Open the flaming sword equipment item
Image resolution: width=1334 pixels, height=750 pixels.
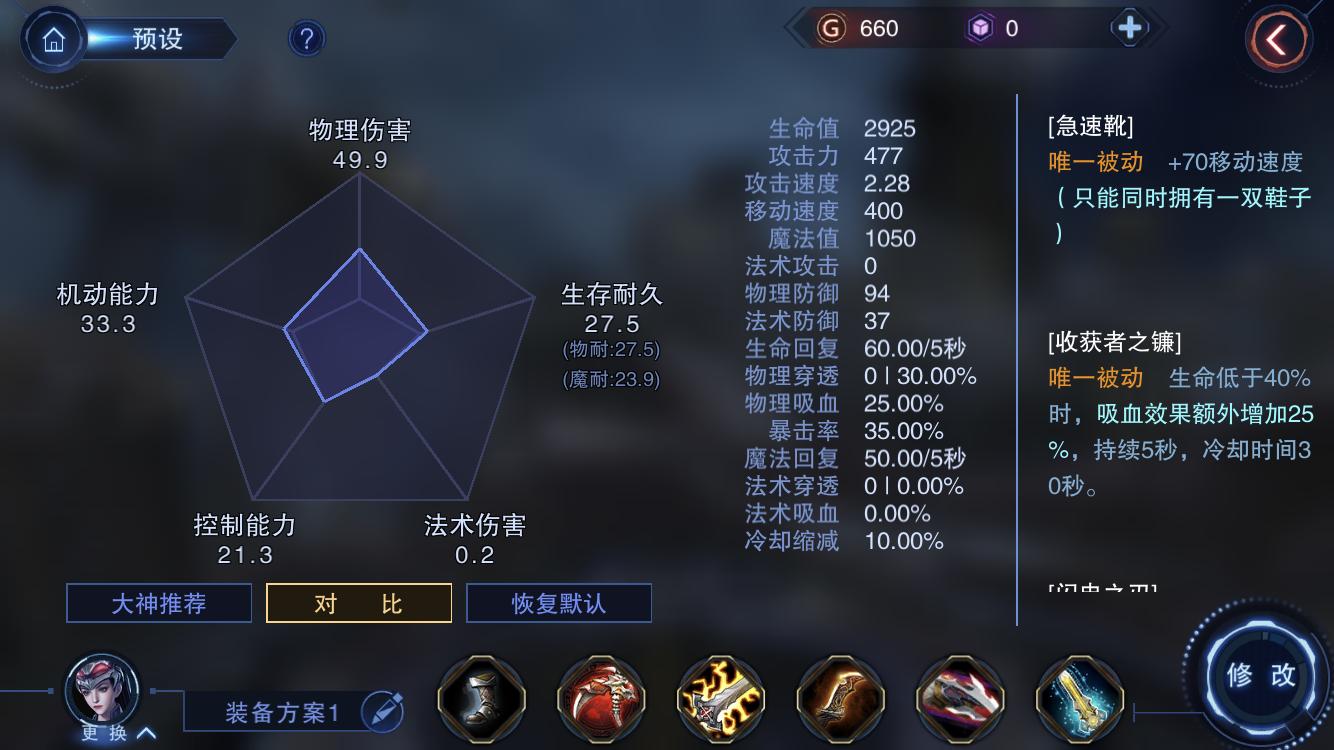point(720,700)
